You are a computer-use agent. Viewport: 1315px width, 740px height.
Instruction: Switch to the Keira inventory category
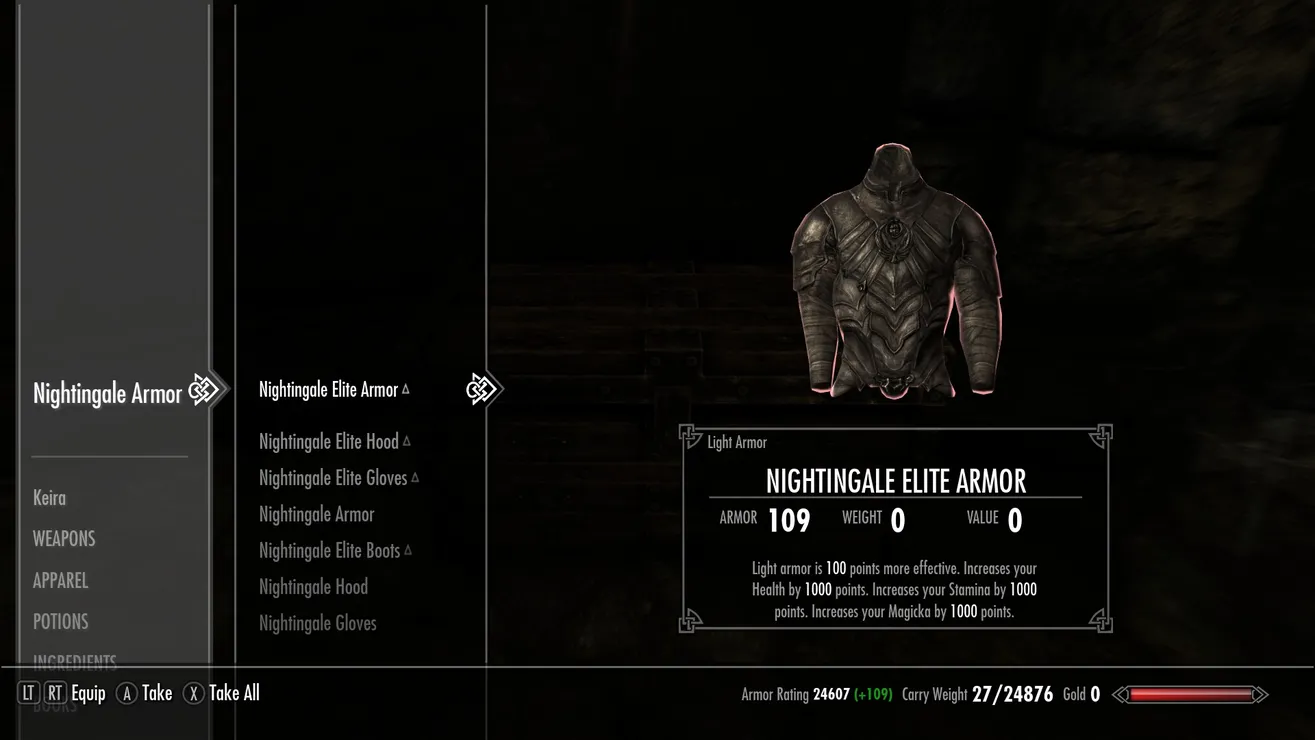point(49,497)
